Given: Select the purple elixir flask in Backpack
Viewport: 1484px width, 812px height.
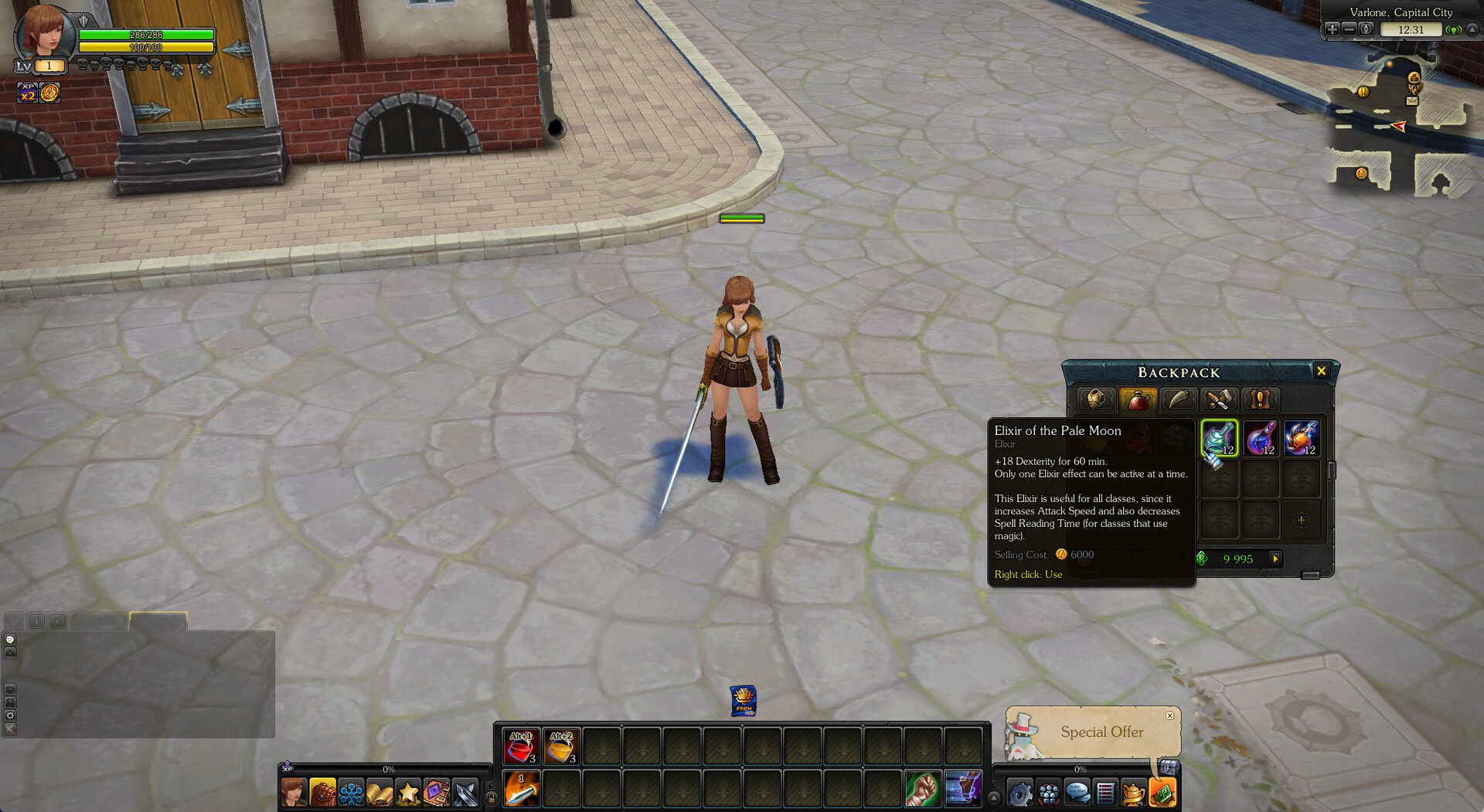Looking at the screenshot, I should point(1260,438).
